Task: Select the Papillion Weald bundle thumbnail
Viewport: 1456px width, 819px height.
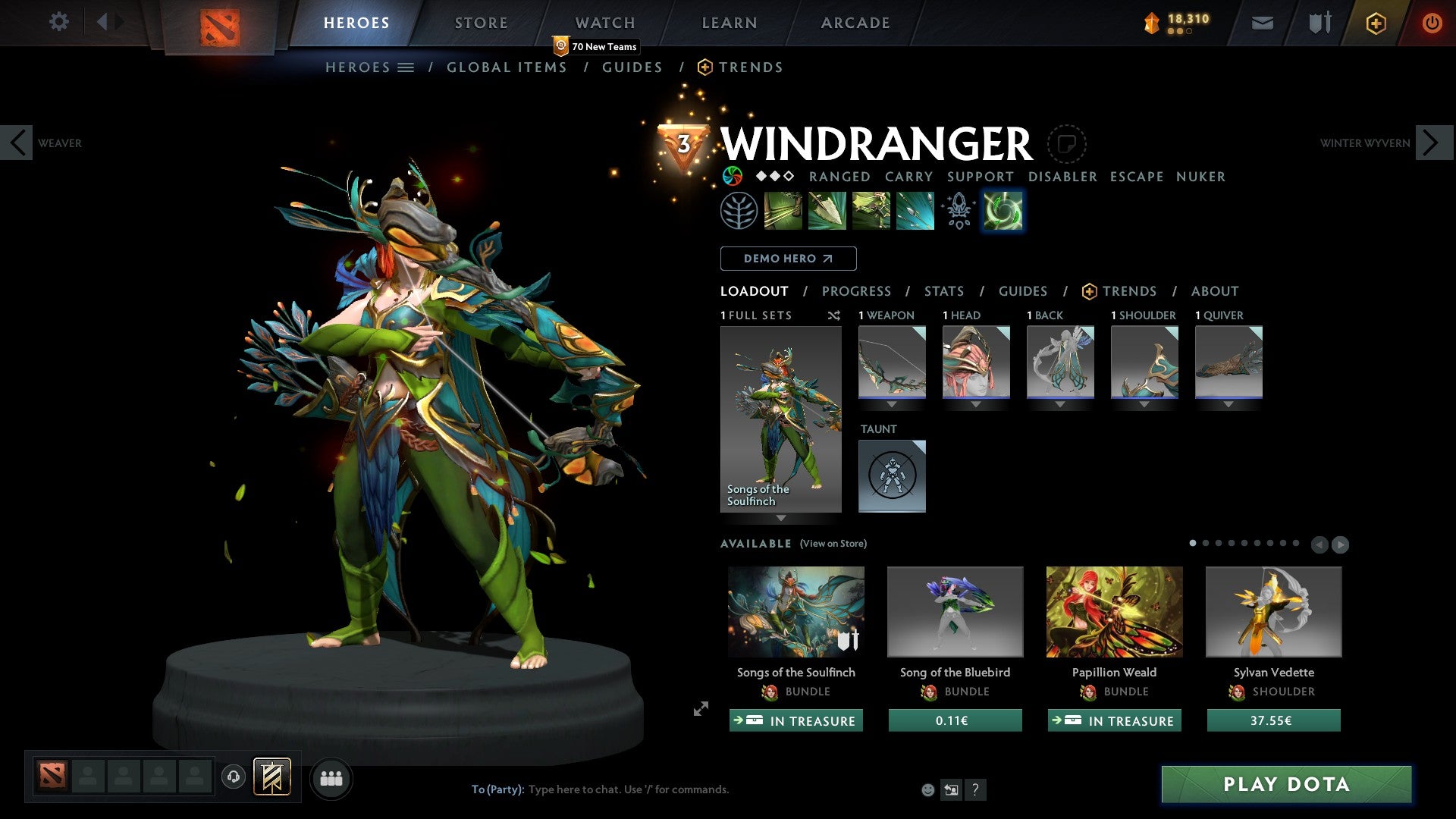Action: tap(1113, 611)
